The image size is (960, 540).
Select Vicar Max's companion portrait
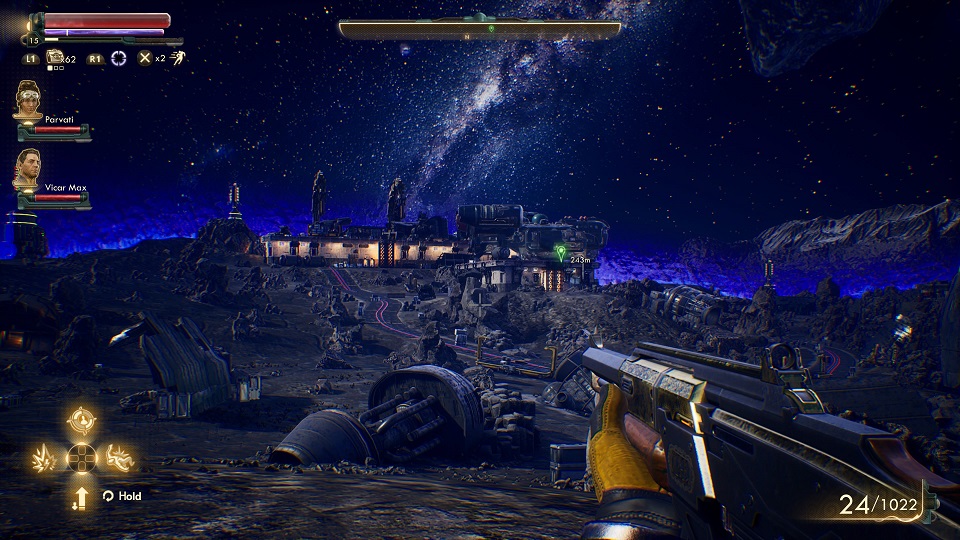click(x=28, y=169)
